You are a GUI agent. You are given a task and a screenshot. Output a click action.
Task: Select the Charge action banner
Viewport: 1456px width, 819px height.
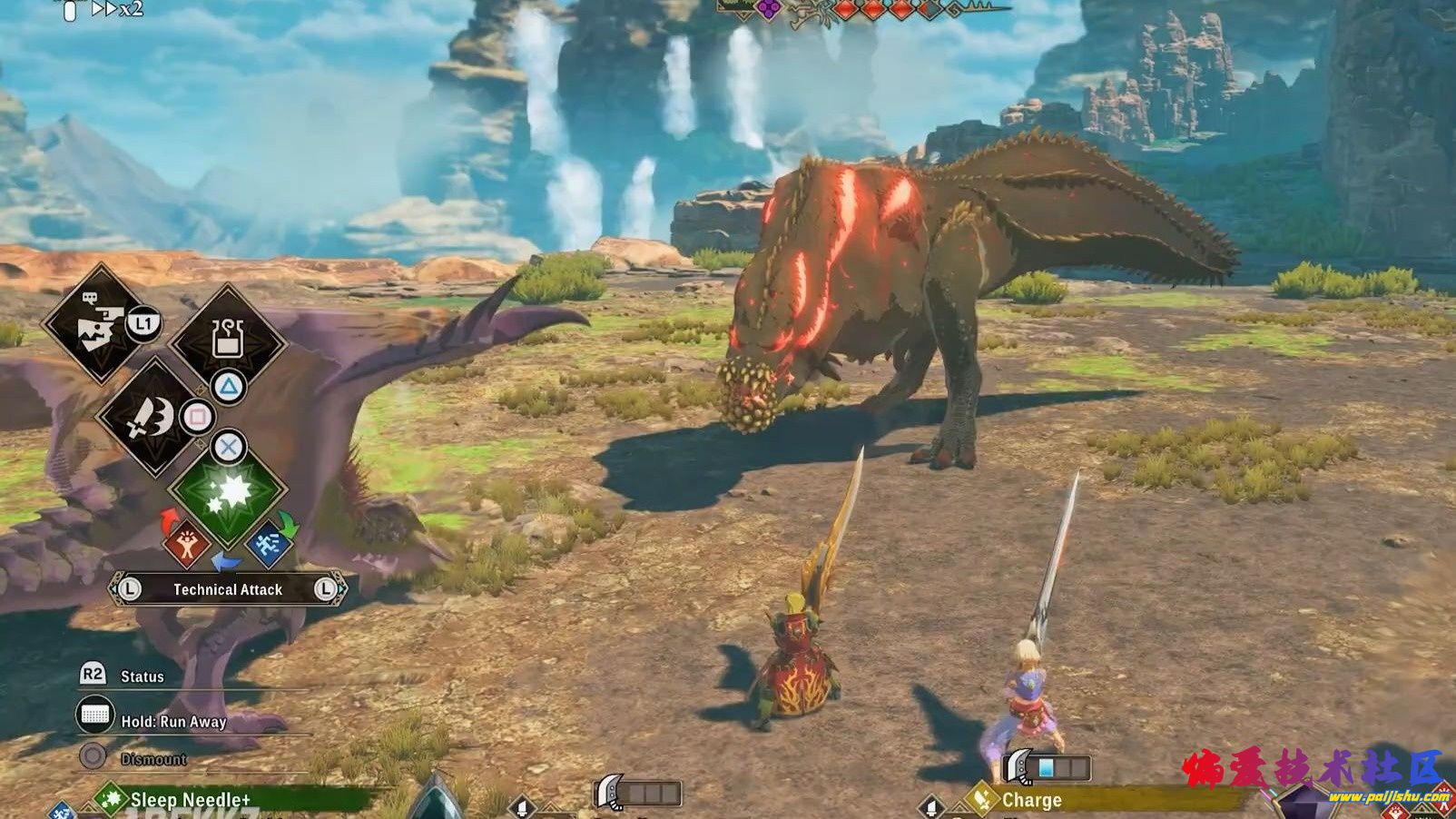tap(1031, 800)
